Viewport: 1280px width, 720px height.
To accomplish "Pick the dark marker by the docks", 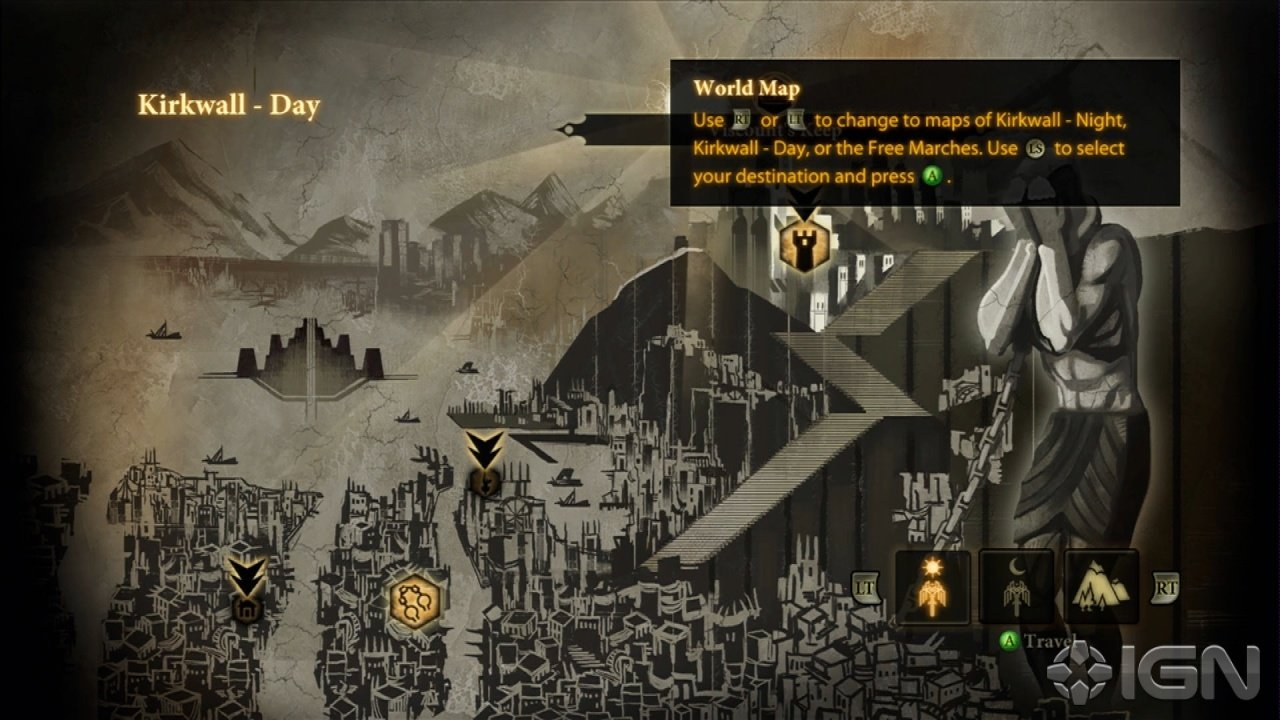I will (485, 481).
